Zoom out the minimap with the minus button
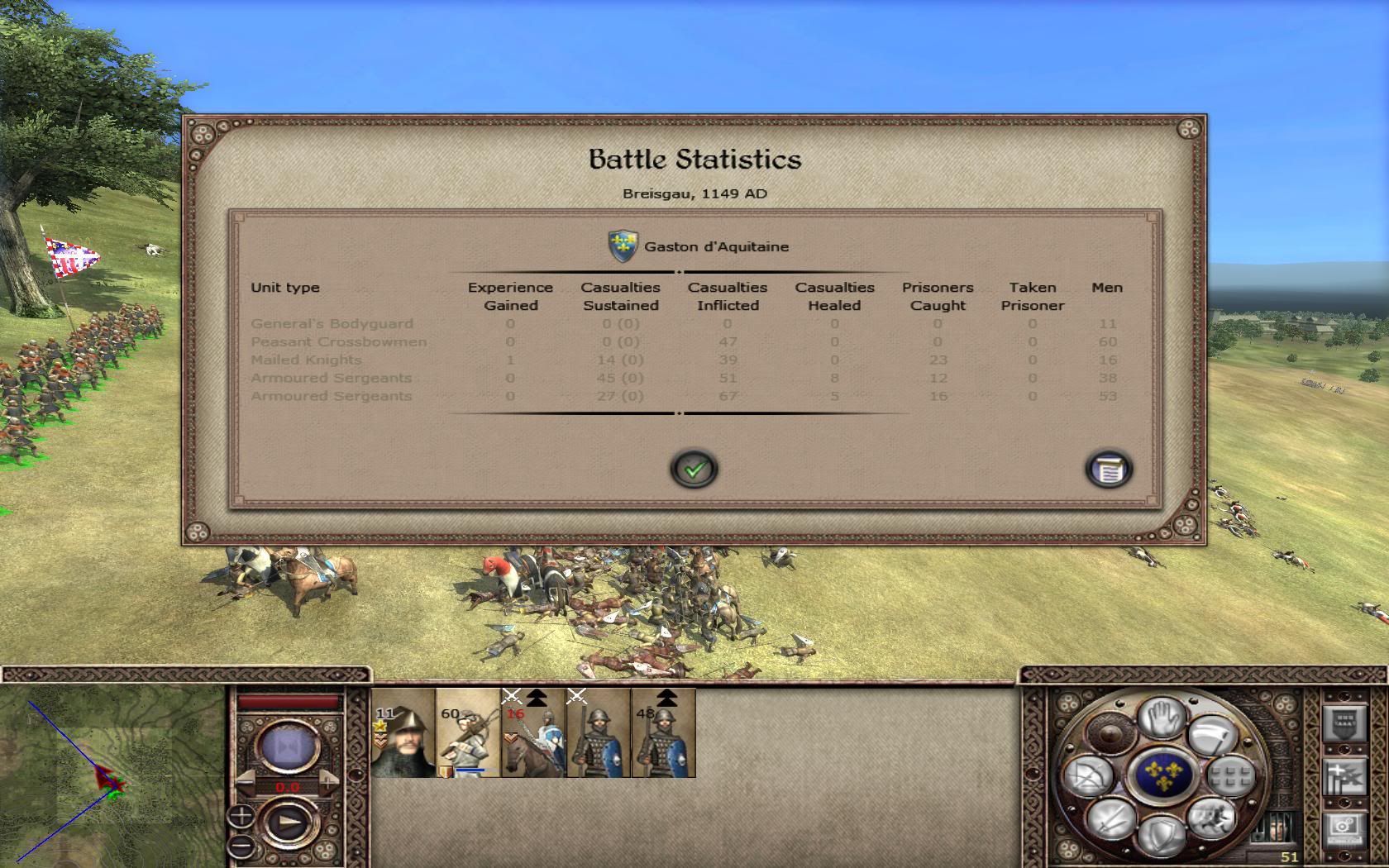 241,846
